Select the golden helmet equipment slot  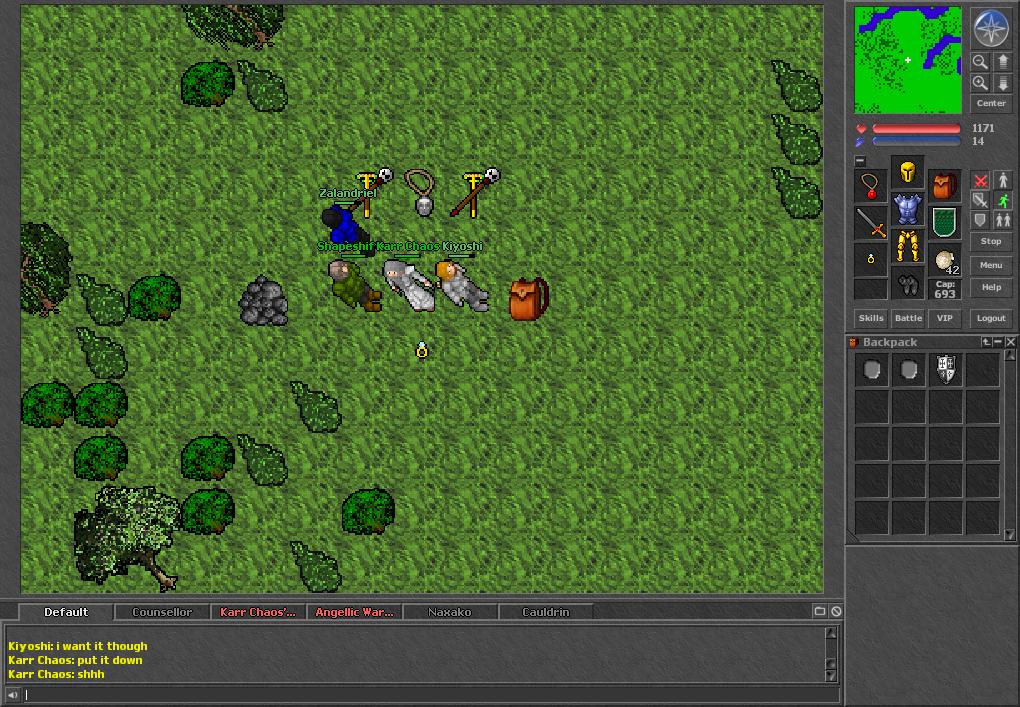click(x=908, y=172)
